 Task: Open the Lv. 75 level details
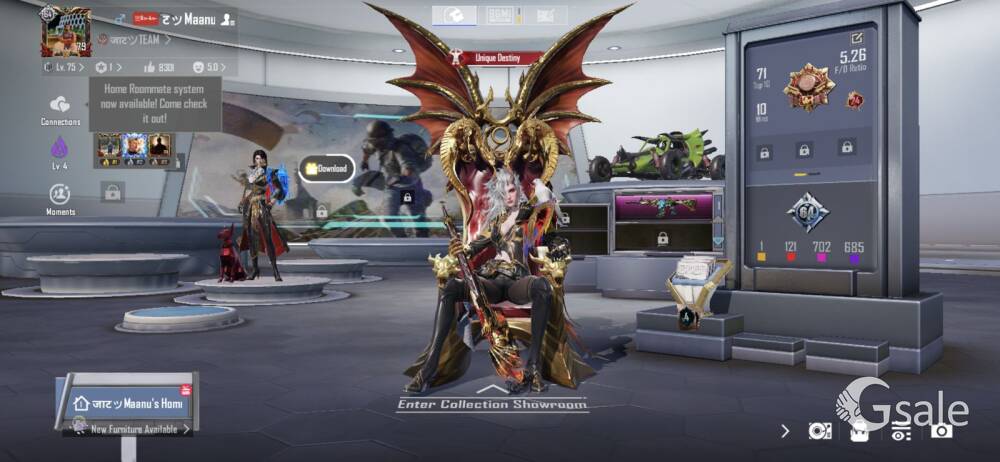pyautogui.click(x=64, y=67)
